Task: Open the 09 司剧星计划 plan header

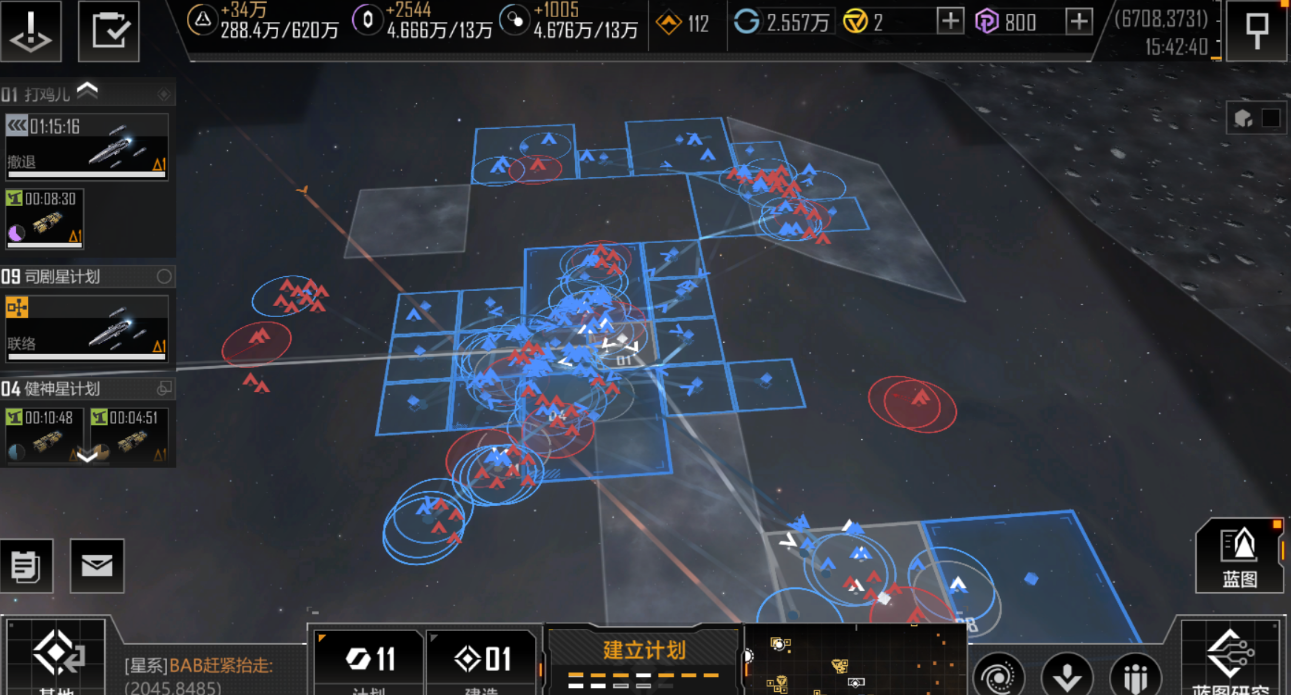Action: pyautogui.click(x=86, y=276)
